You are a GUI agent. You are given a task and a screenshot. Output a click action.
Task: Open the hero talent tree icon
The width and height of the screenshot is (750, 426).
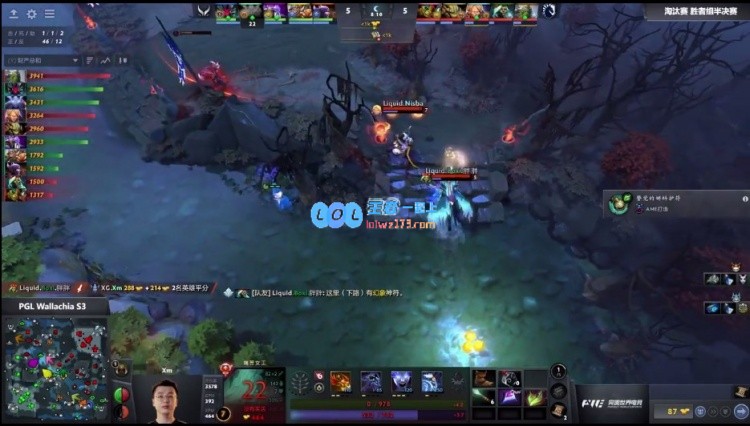pos(298,382)
